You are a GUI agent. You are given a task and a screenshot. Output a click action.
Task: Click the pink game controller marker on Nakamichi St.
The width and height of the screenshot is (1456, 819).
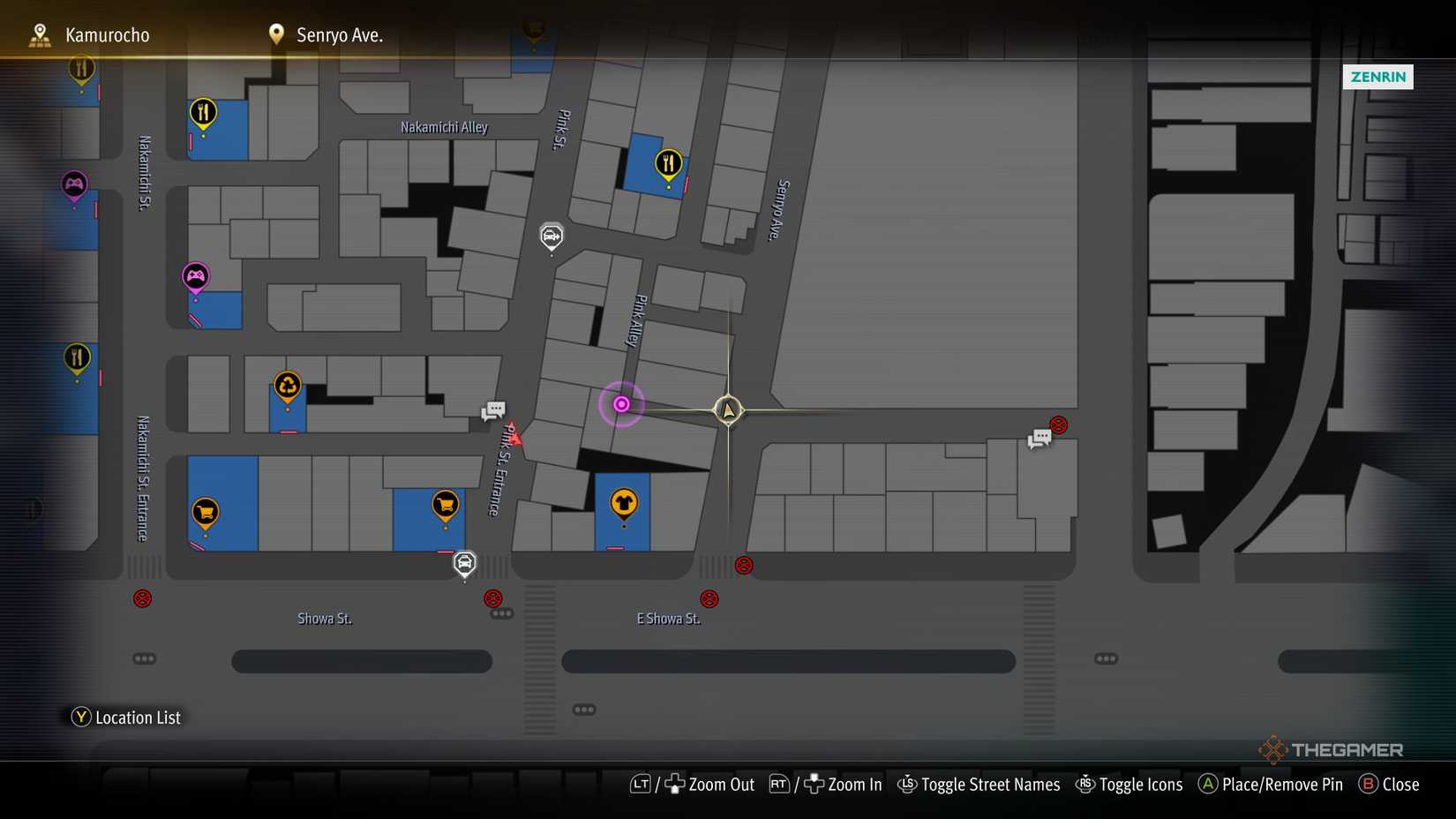click(74, 185)
